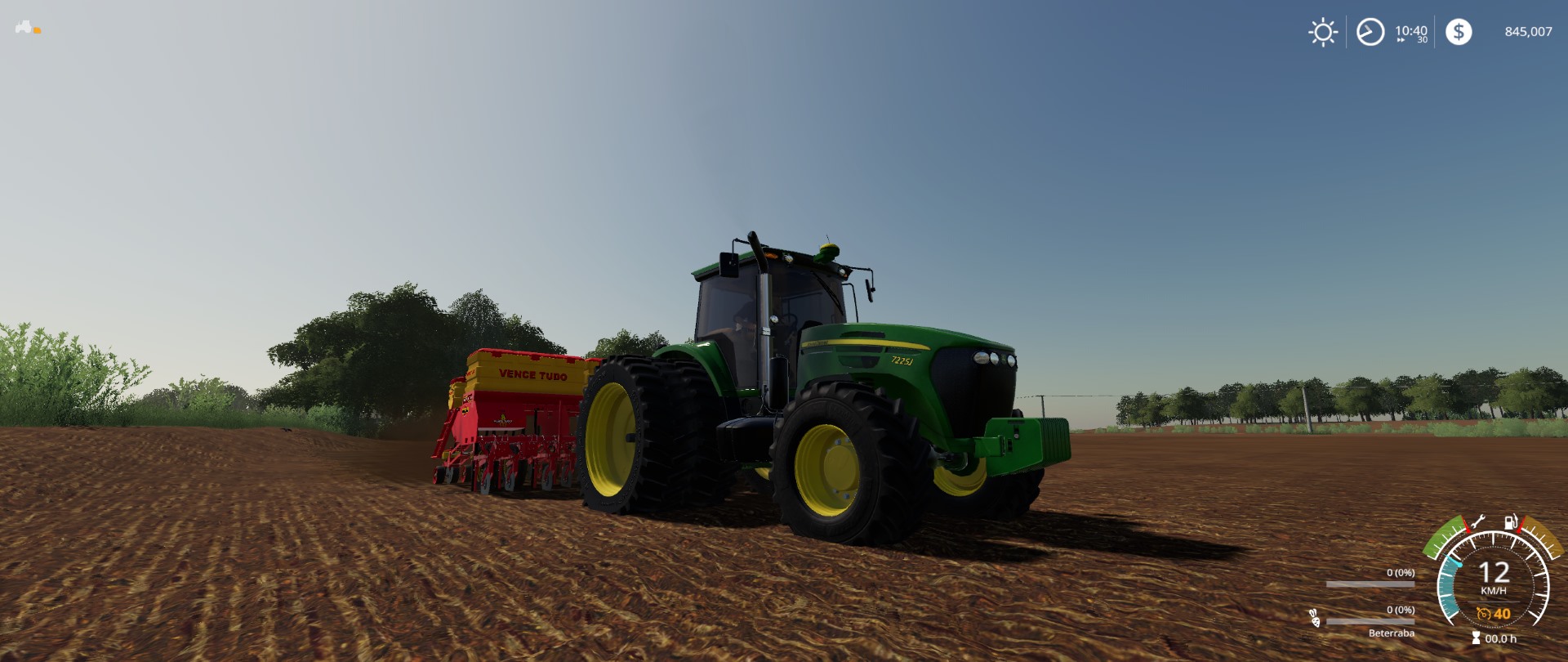Toggle cruise control set at 40
The height and width of the screenshot is (662, 1568).
pos(1502,615)
